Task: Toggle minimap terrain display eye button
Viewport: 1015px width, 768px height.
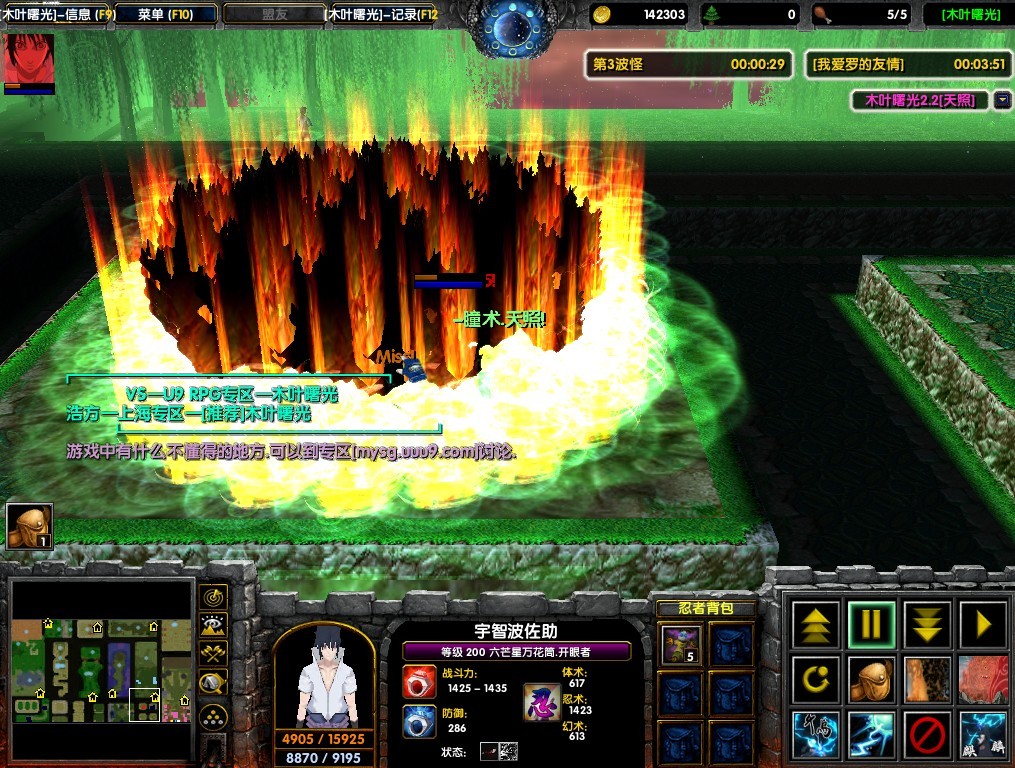Action: click(x=213, y=627)
